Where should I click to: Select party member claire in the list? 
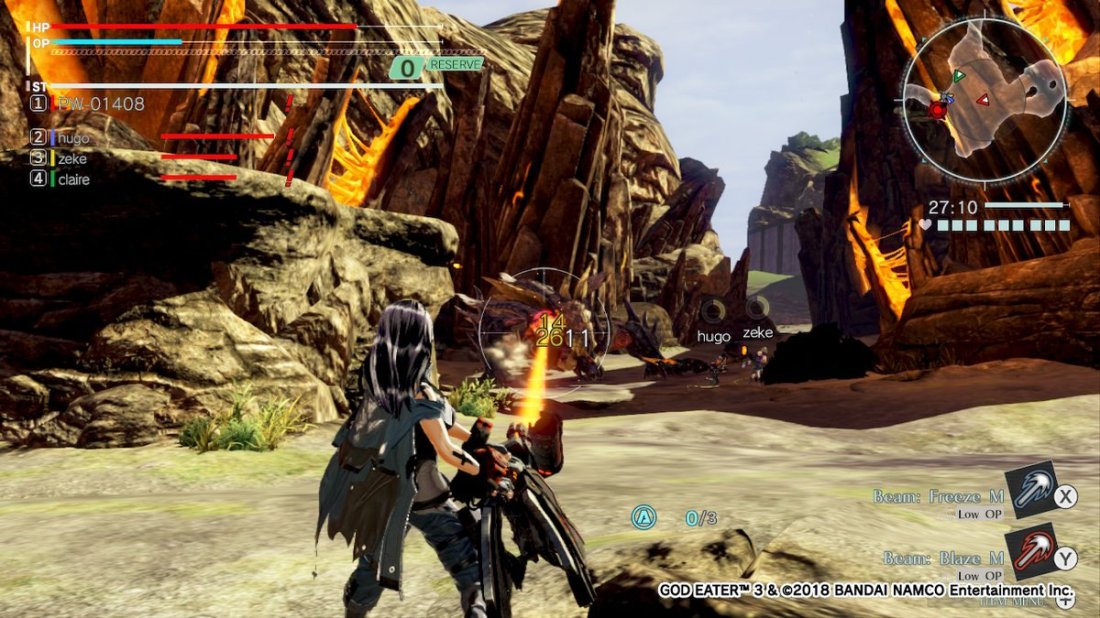73,180
